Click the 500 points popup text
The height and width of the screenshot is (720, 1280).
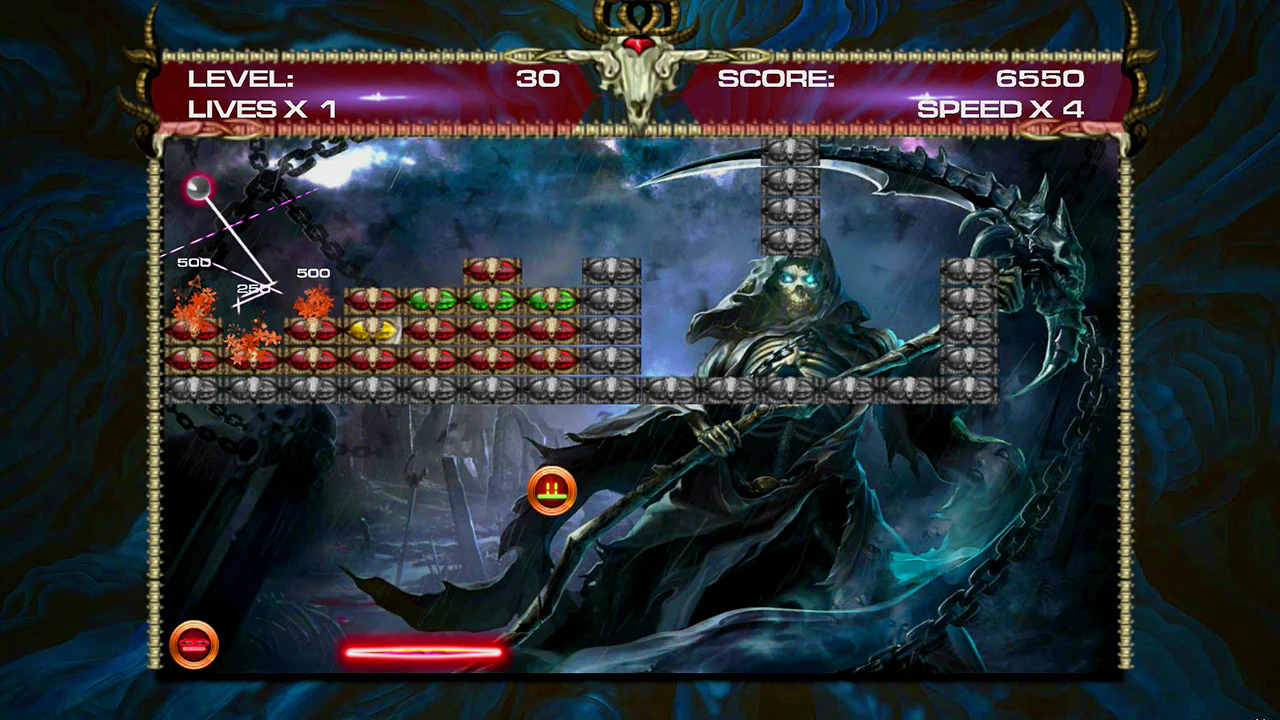pos(313,272)
